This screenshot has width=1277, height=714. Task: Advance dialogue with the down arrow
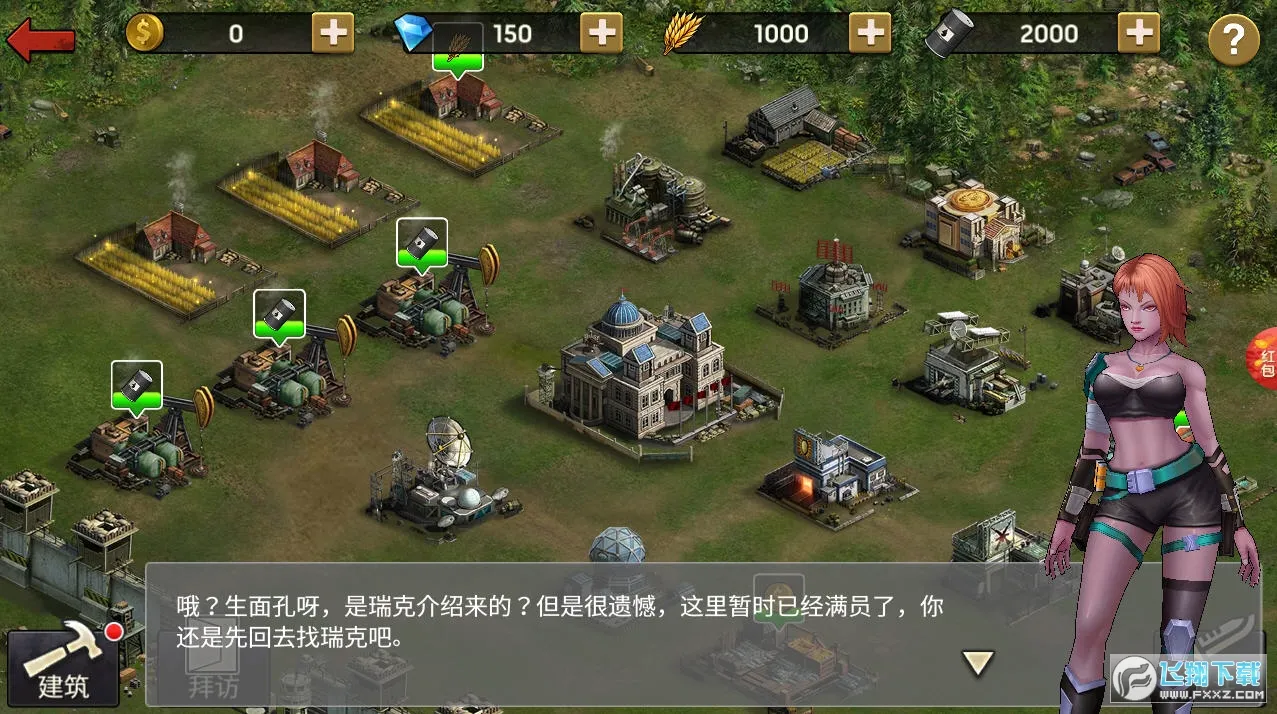977,661
